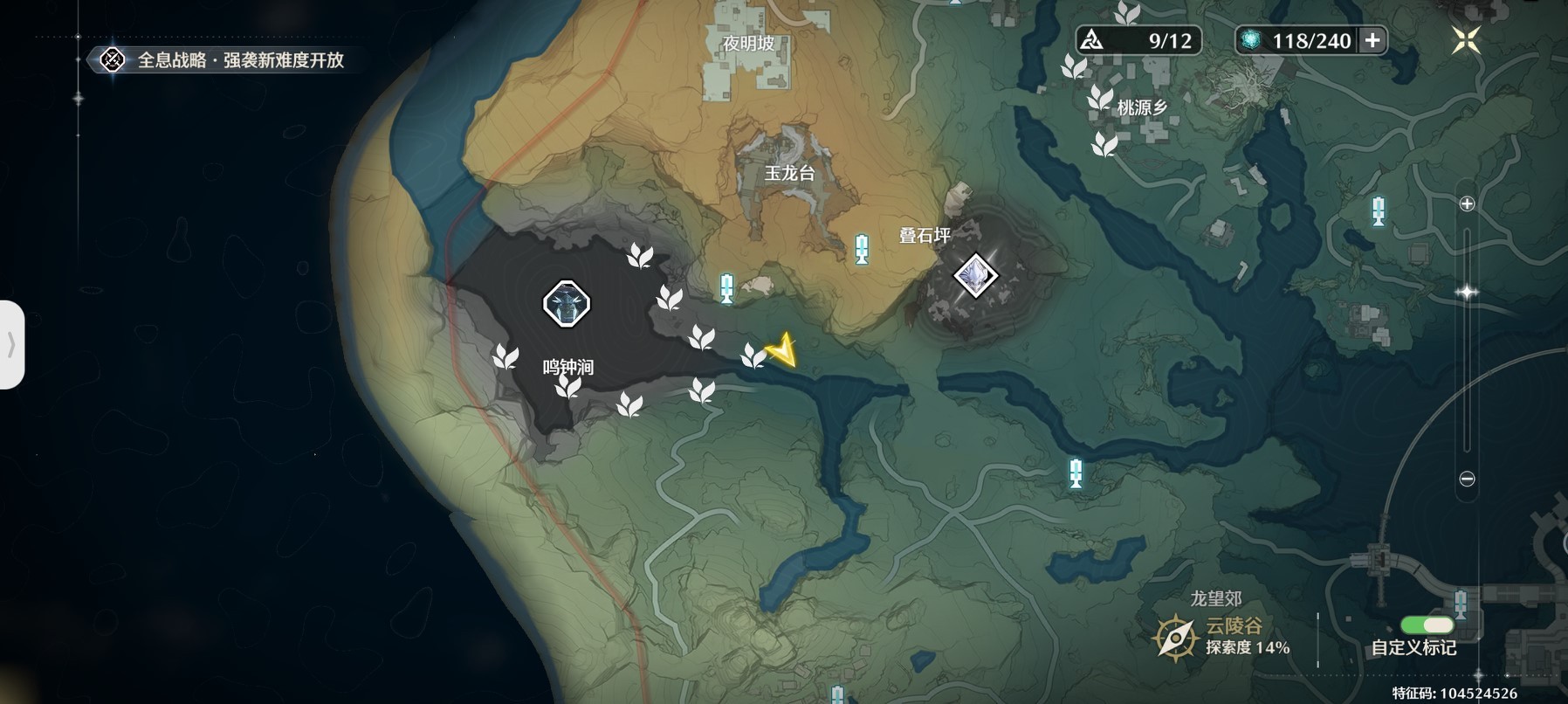This screenshot has width=1568, height=704.
Task: Toggle the 自定义标记 custom markers switch
Action: [x=1427, y=625]
